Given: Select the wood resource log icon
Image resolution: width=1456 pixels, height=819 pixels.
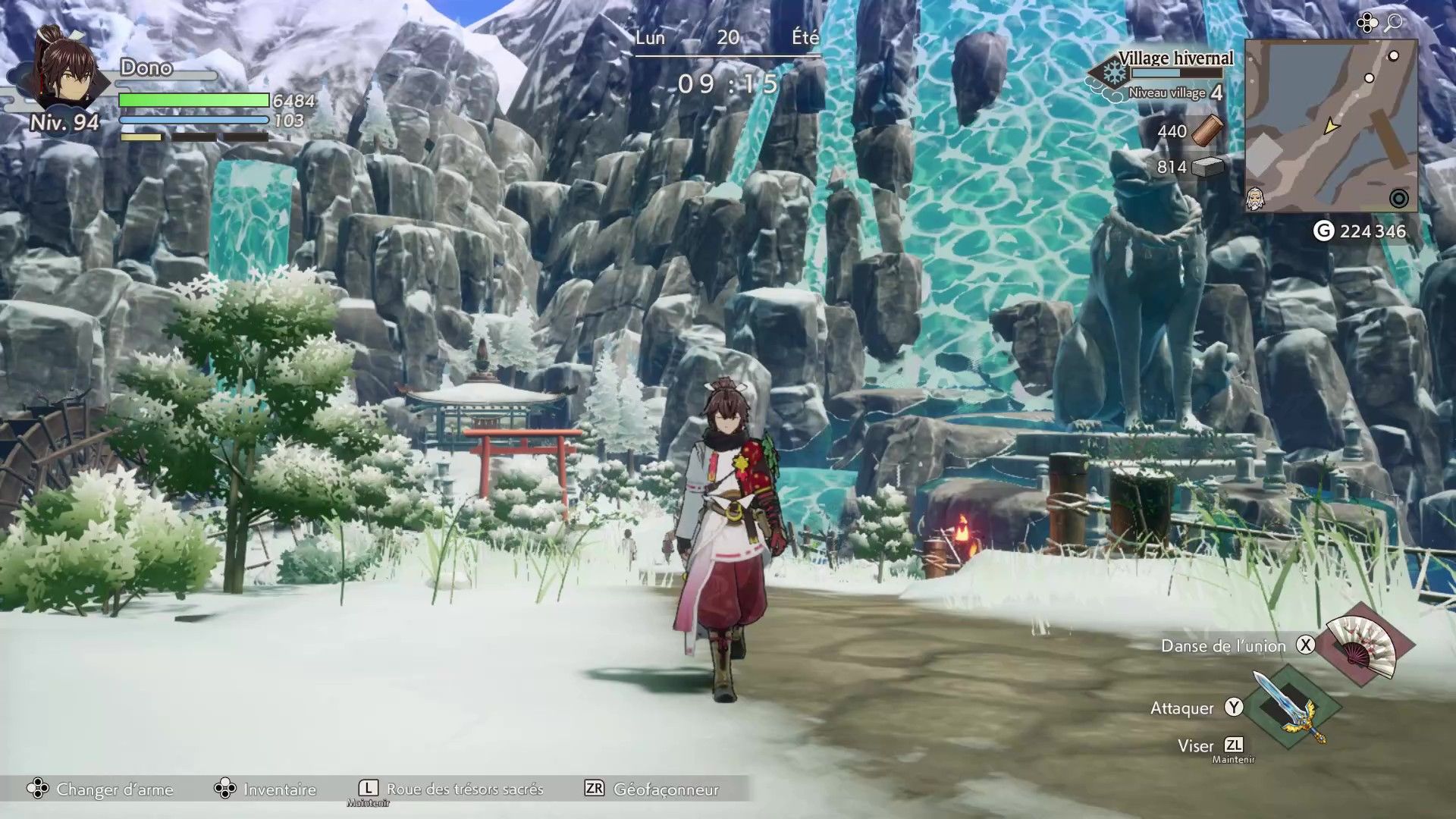Looking at the screenshot, I should click(1207, 130).
